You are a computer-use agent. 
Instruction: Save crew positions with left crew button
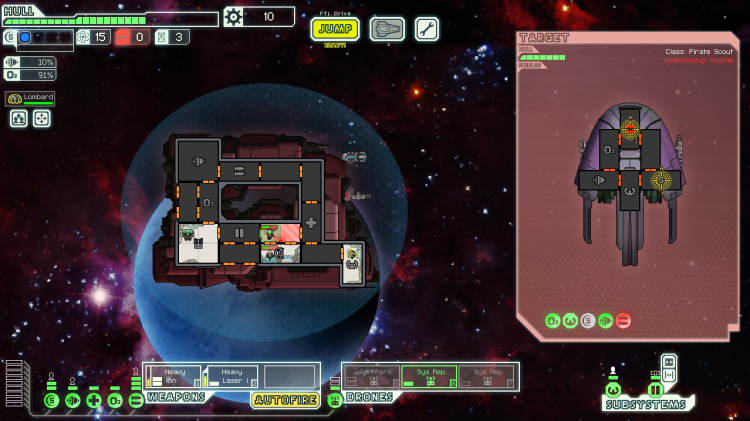pos(19,118)
